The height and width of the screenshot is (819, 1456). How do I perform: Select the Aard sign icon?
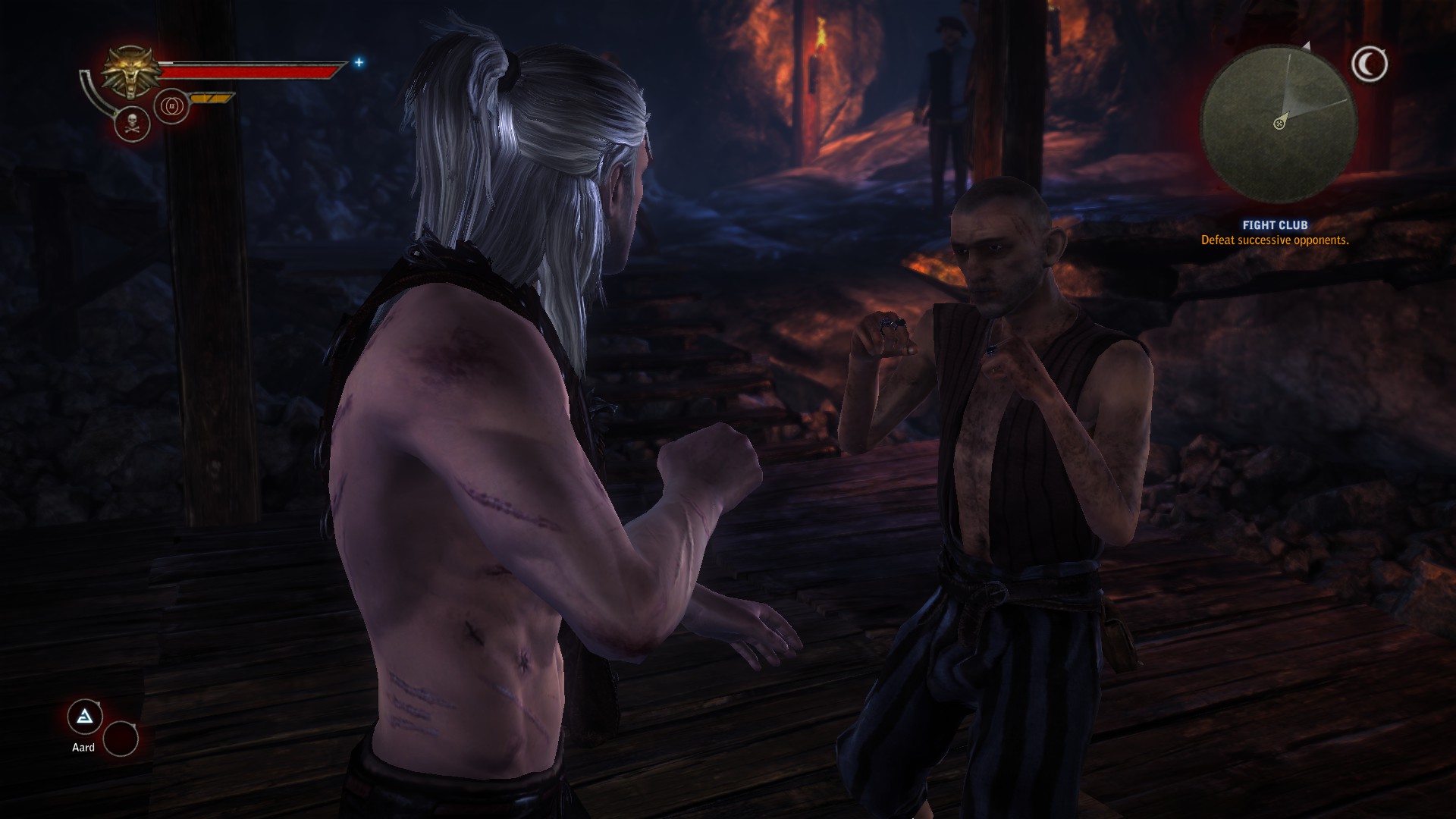85,717
